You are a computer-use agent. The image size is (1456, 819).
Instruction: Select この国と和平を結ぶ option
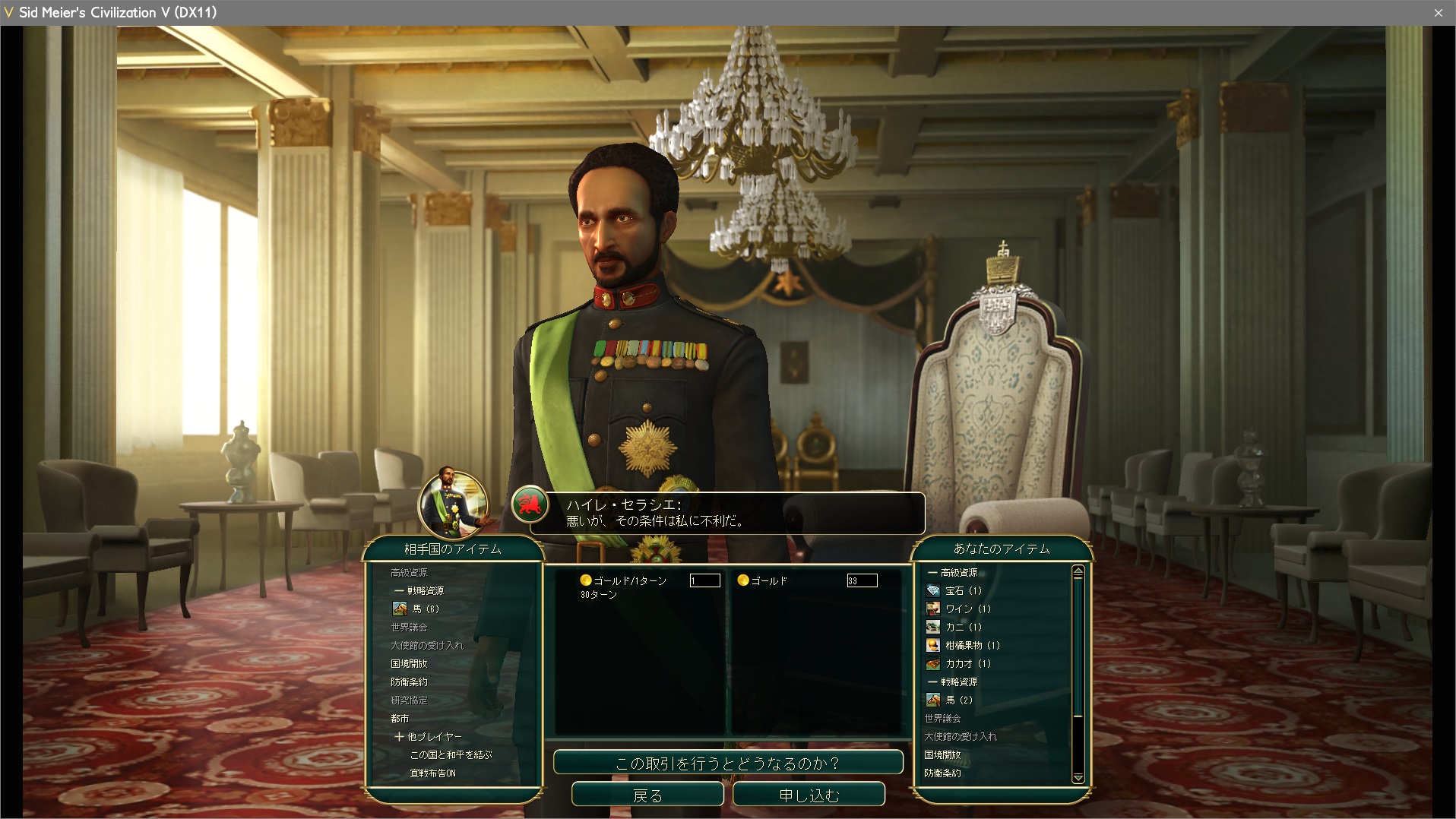pyautogui.click(x=451, y=754)
